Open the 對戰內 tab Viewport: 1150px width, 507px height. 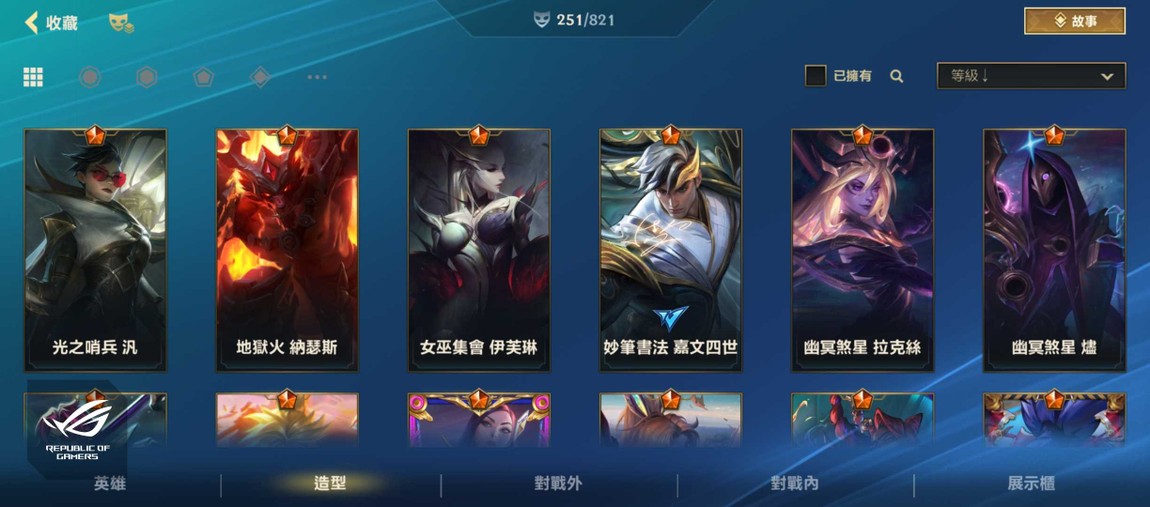795,484
